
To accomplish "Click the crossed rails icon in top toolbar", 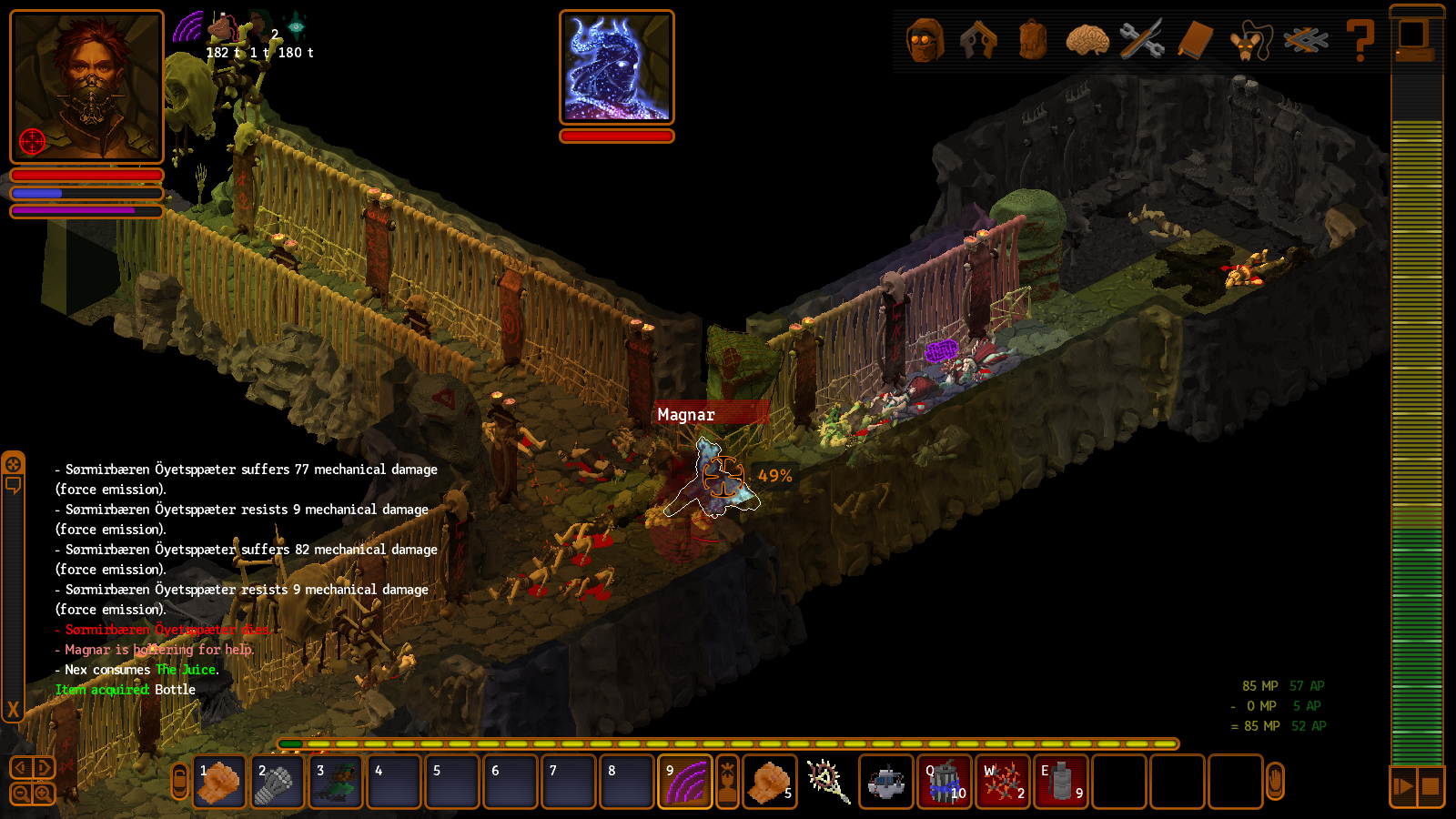I will tap(1305, 41).
